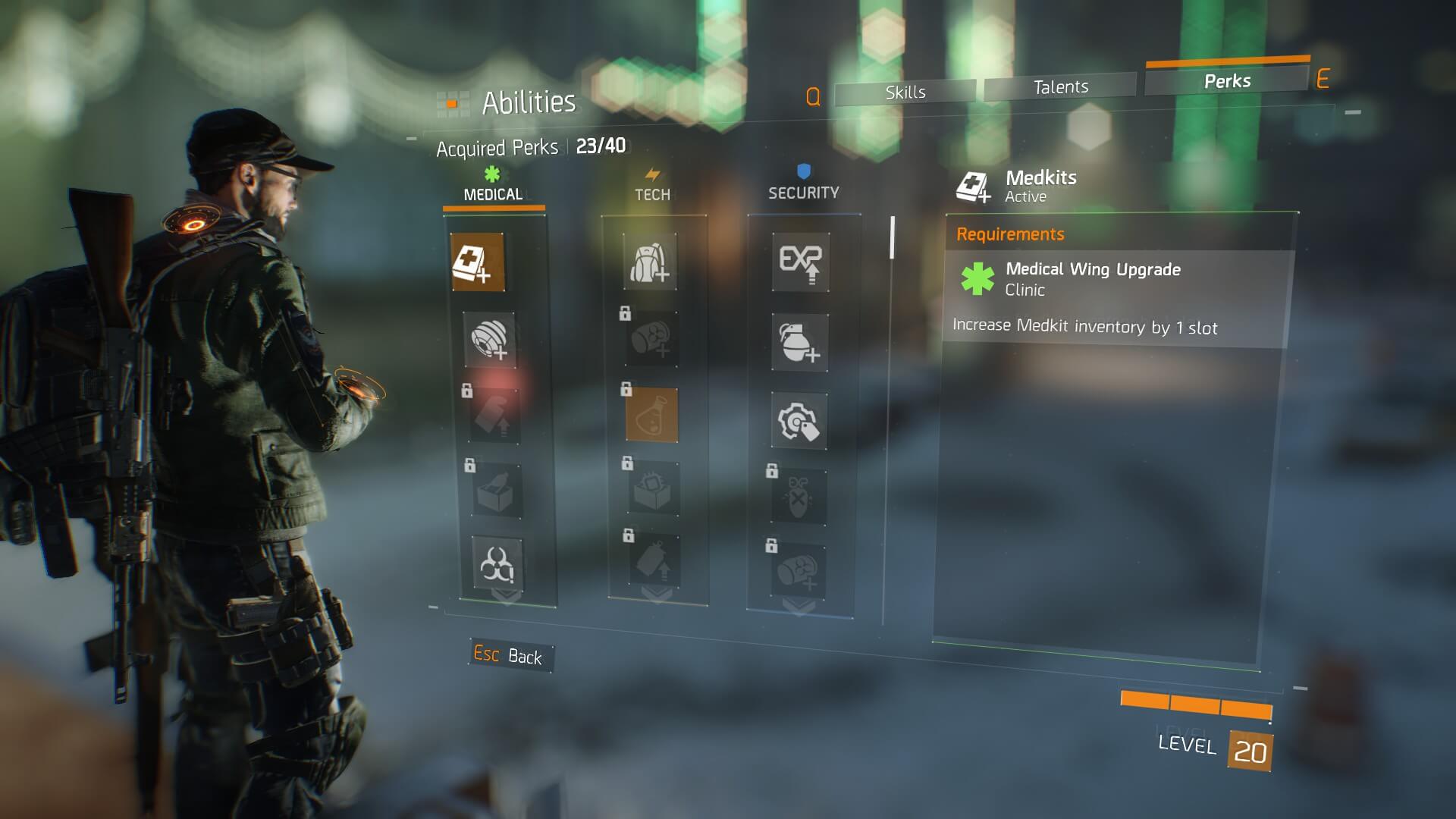The height and width of the screenshot is (819, 1456).
Task: Click the biohazard symbol perk icon
Action: pyautogui.click(x=497, y=564)
